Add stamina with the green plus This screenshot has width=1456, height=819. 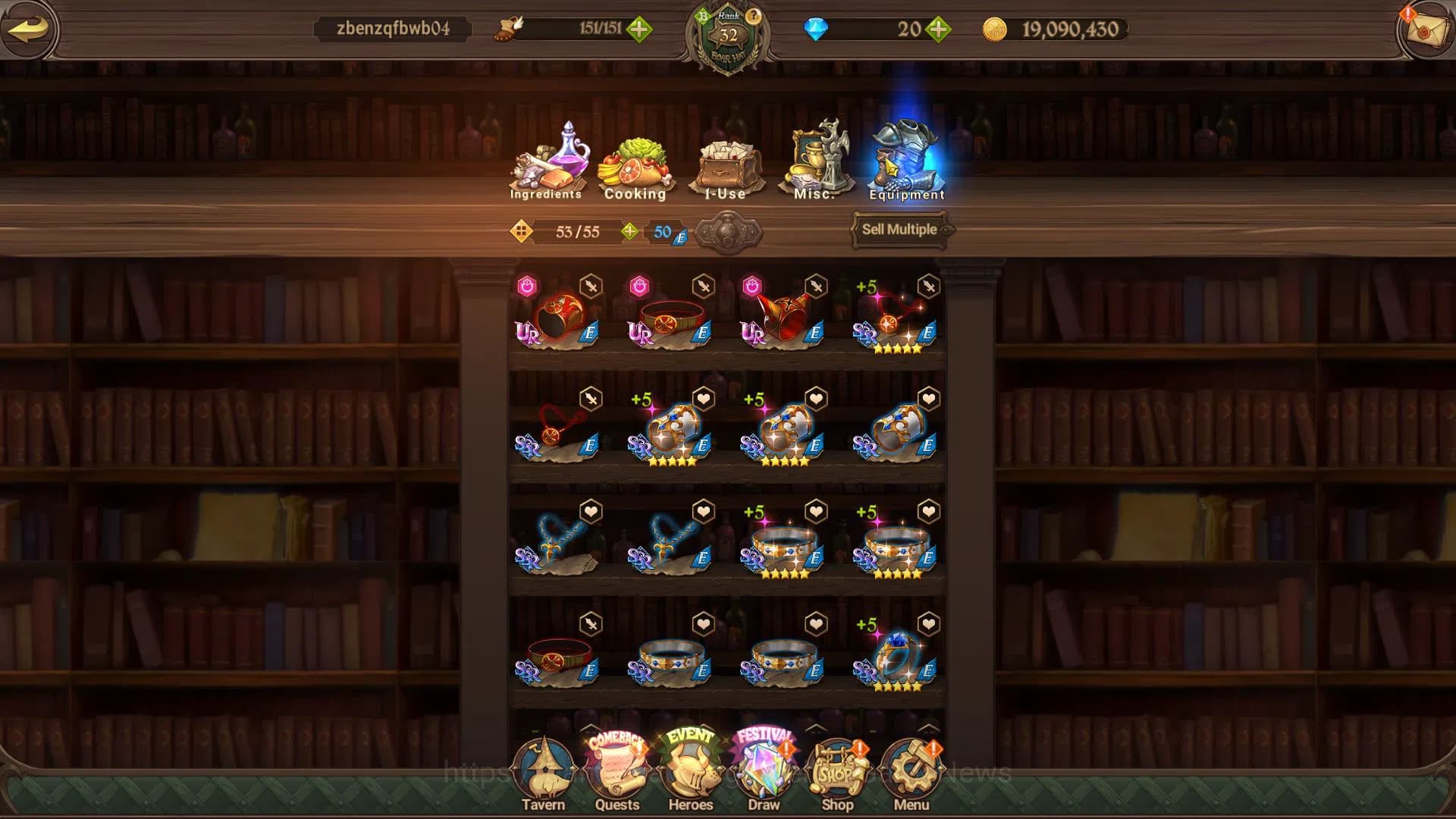[x=639, y=30]
